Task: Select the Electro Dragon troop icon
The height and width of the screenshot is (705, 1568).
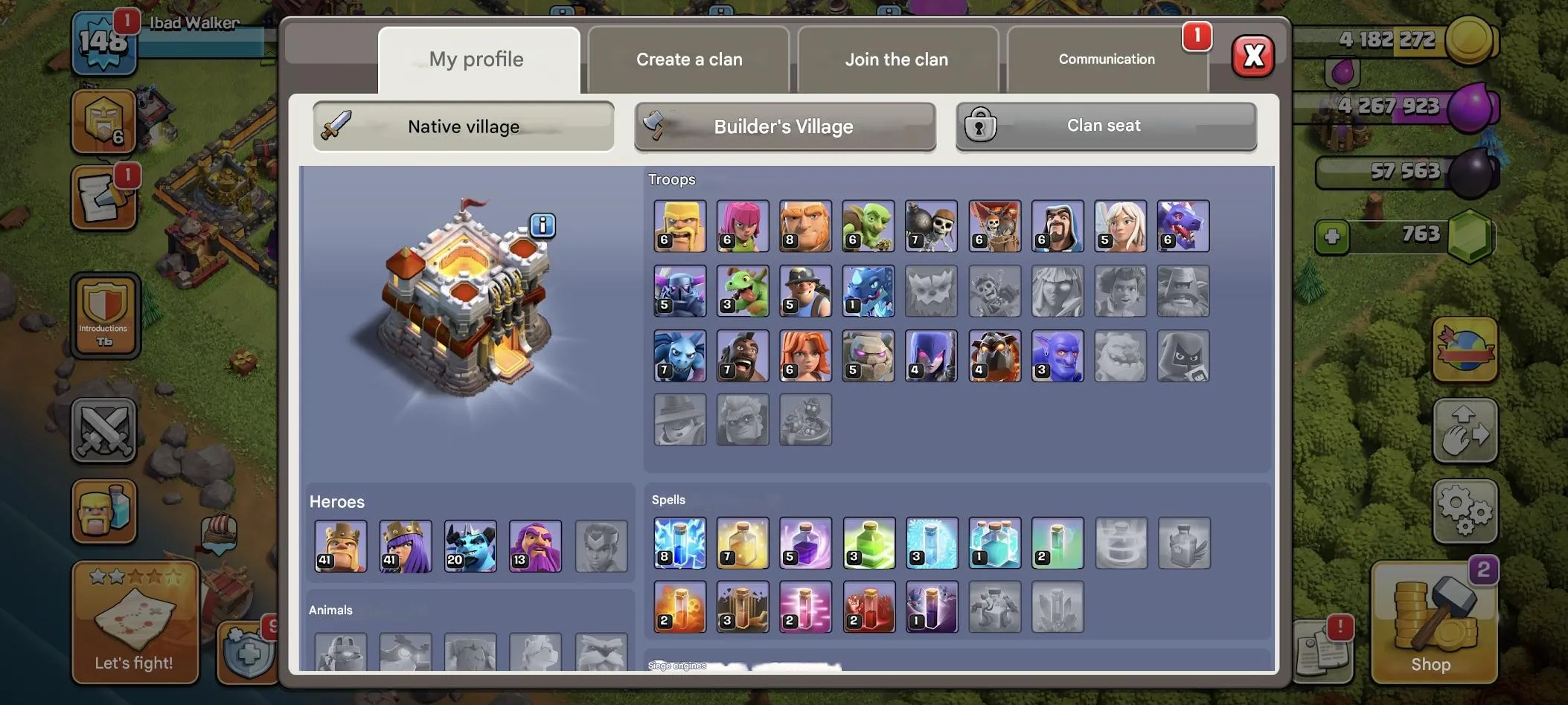Action: (x=868, y=291)
